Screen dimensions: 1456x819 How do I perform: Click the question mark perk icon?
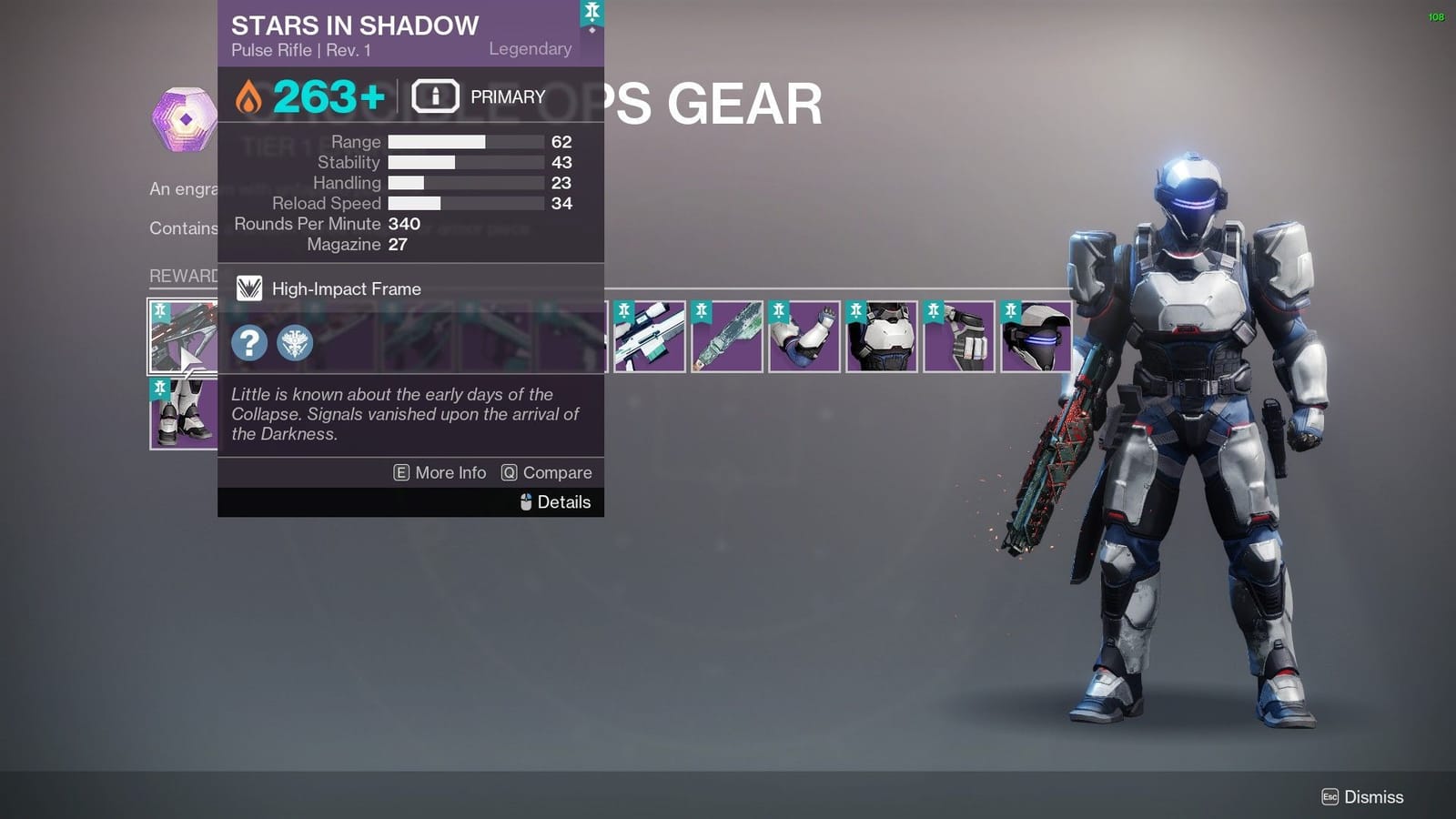pos(248,344)
